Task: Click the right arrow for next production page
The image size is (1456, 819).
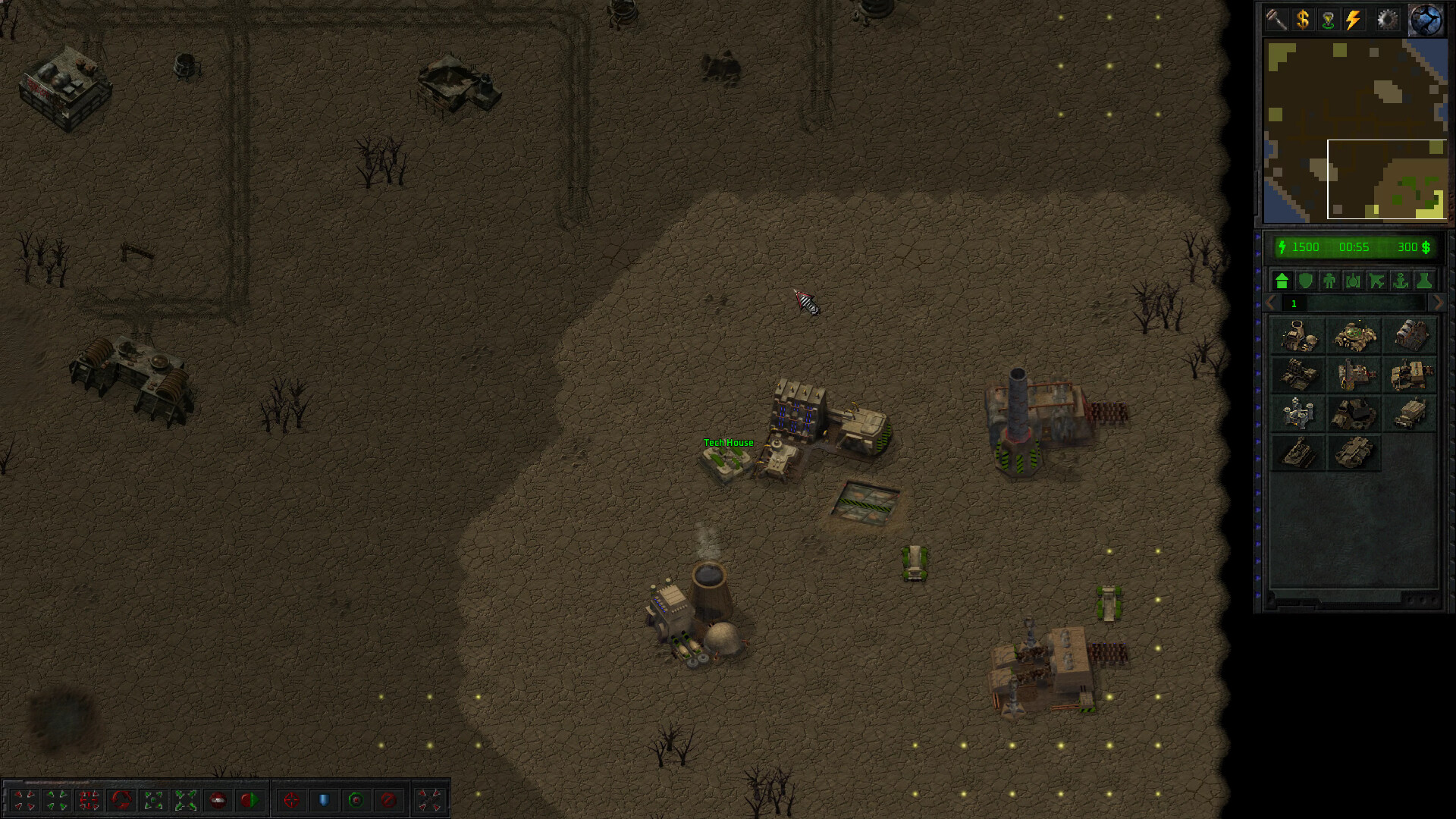Action: click(1439, 303)
